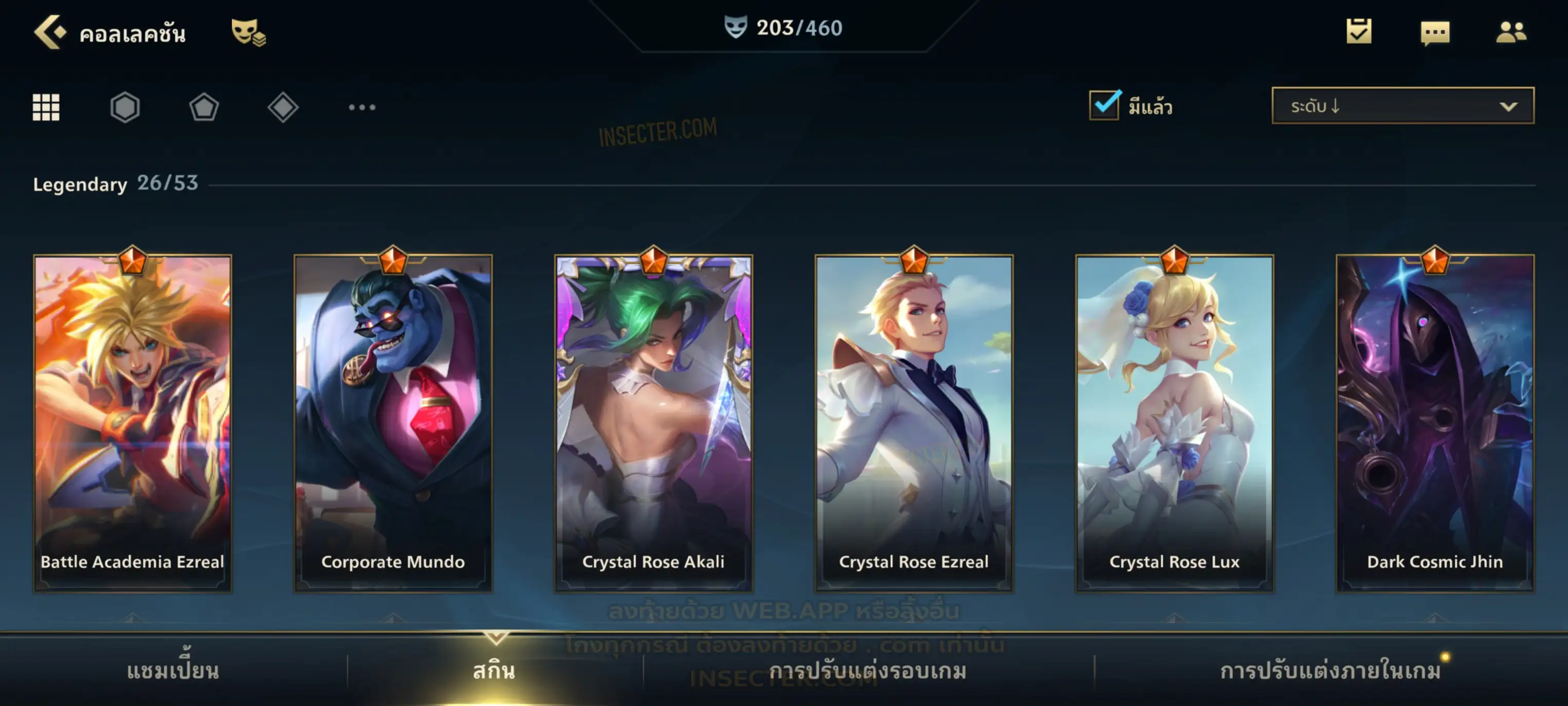Viewport: 1568px width, 706px height.
Task: Open the ระดับ sort dropdown
Action: (x=1402, y=106)
